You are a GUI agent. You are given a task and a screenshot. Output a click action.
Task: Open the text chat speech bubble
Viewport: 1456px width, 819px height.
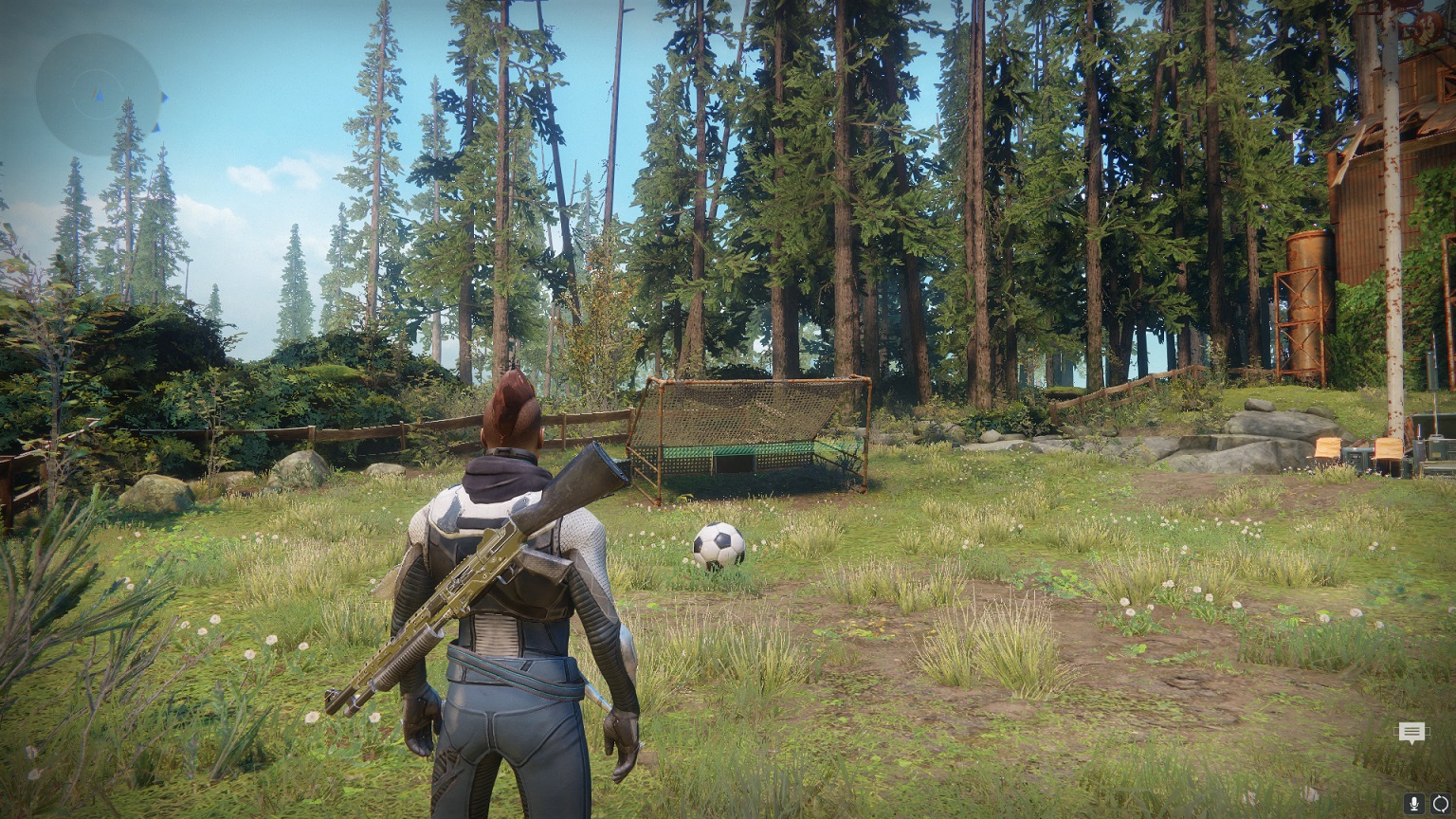[x=1412, y=732]
